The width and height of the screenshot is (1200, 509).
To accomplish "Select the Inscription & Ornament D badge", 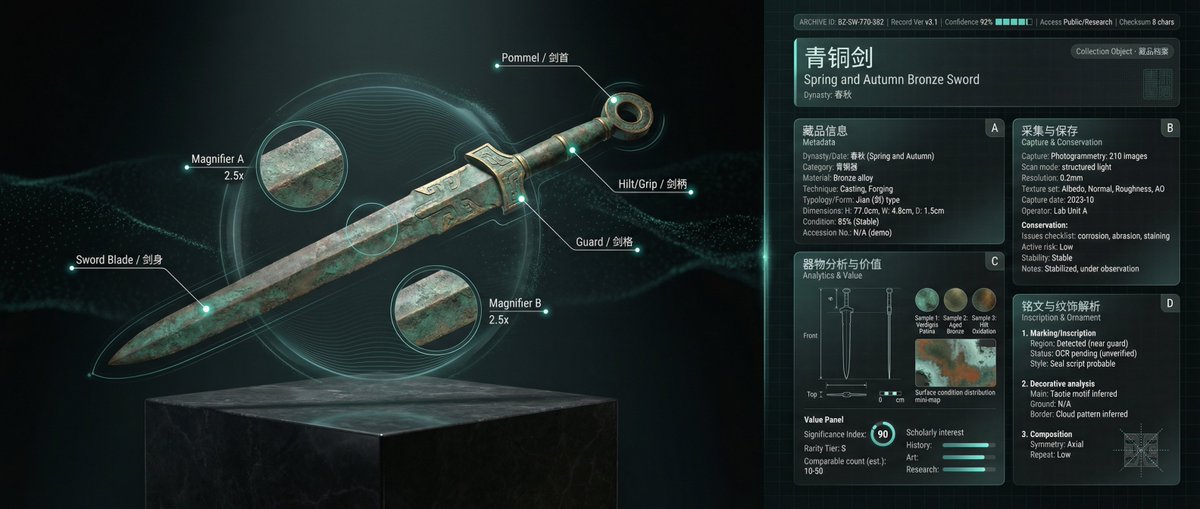I will tap(1169, 303).
